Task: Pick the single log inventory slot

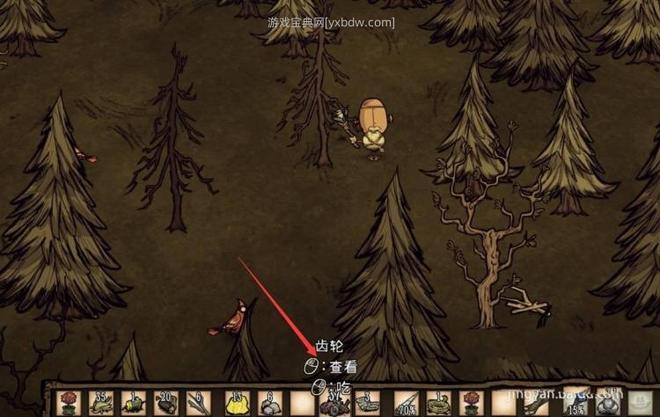Action: point(134,403)
